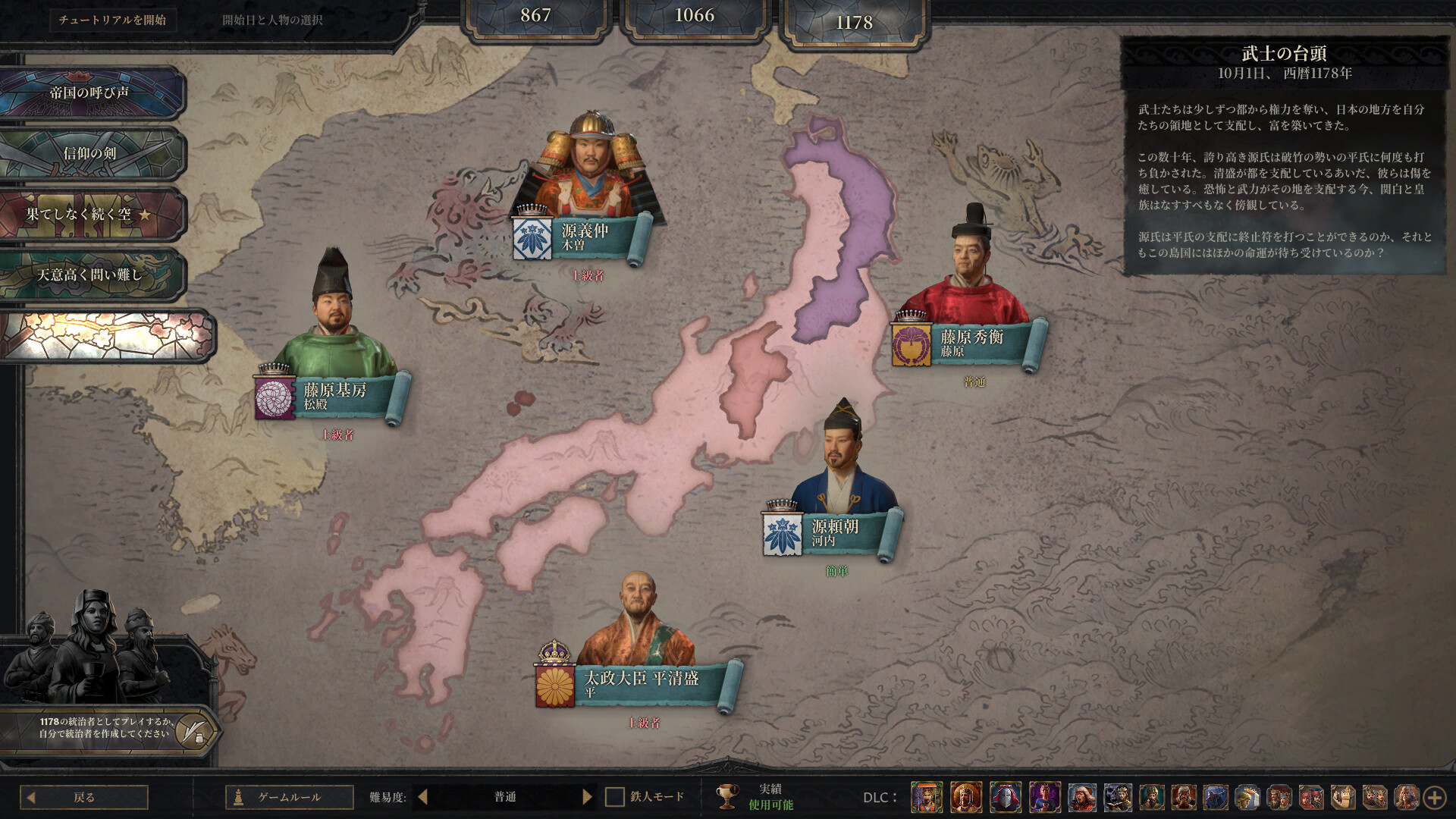
Task: Click 自分で統治者を作成してください panel
Action: pyautogui.click(x=102, y=728)
